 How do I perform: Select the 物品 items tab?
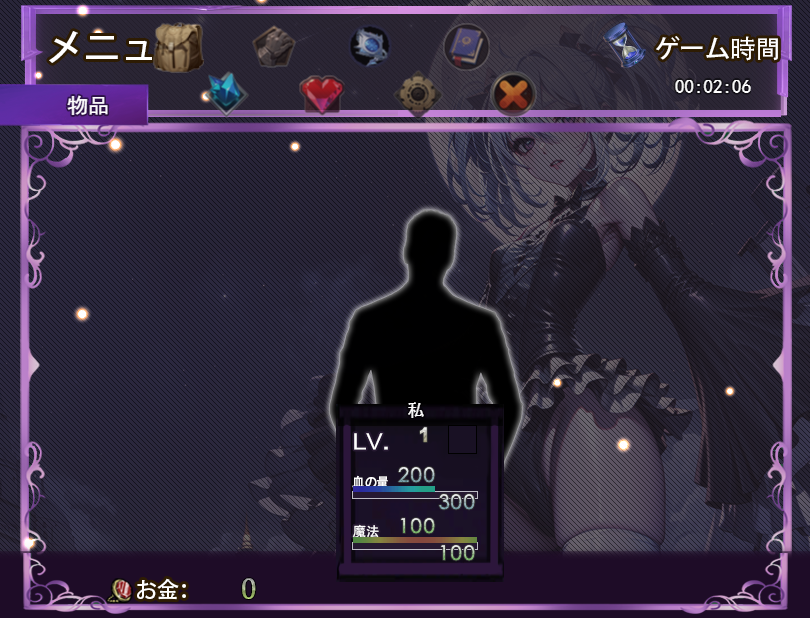86,105
